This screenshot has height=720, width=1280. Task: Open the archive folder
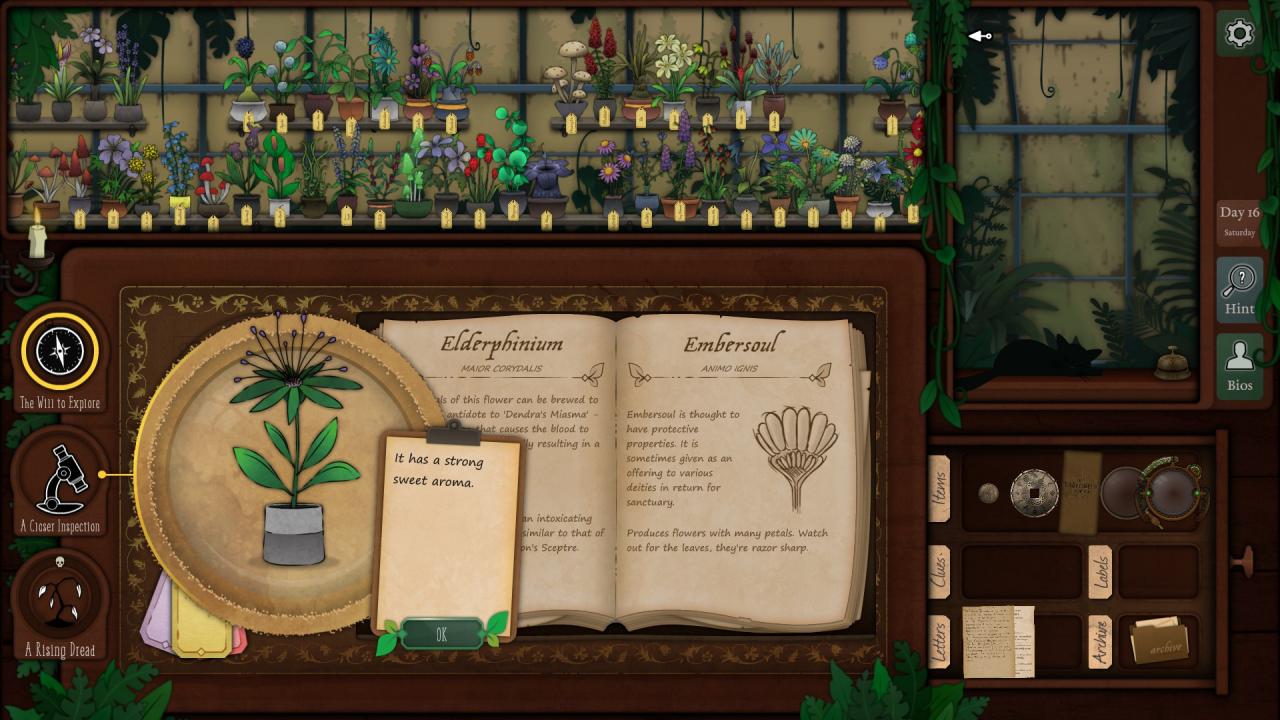click(1158, 642)
